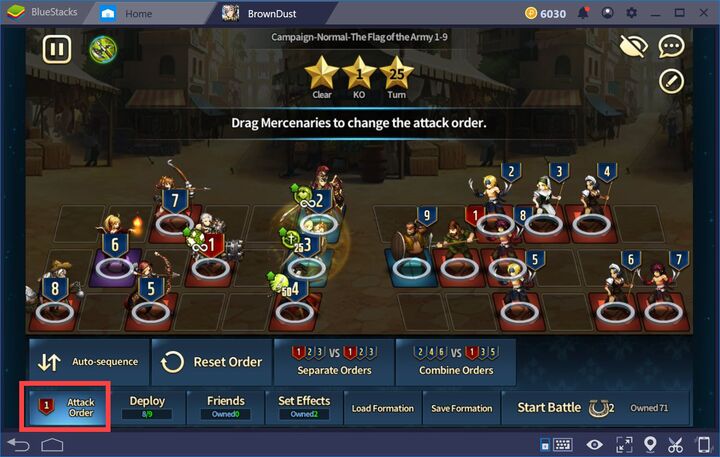Pause the battle setup
The width and height of the screenshot is (720, 457).
pyautogui.click(x=57, y=49)
